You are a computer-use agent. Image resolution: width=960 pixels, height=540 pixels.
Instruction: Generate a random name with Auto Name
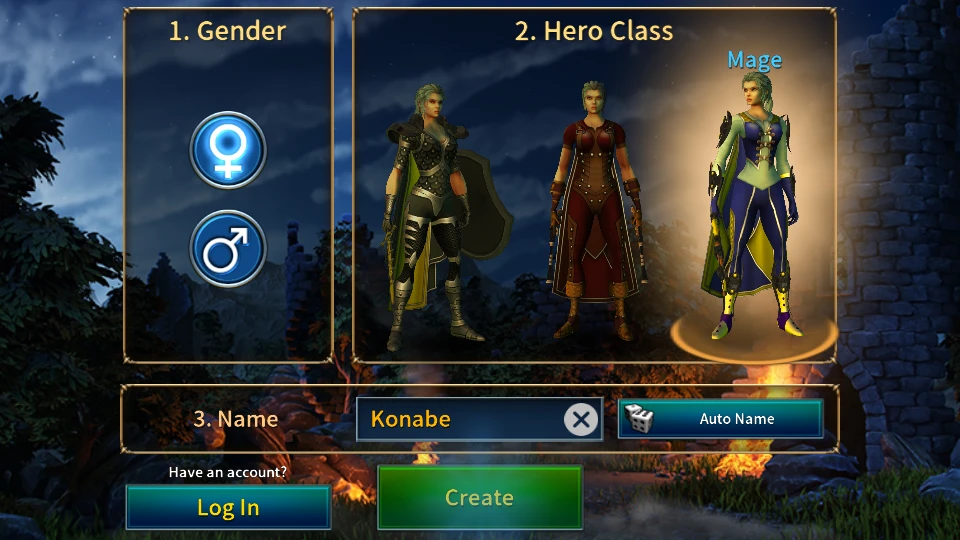[720, 419]
